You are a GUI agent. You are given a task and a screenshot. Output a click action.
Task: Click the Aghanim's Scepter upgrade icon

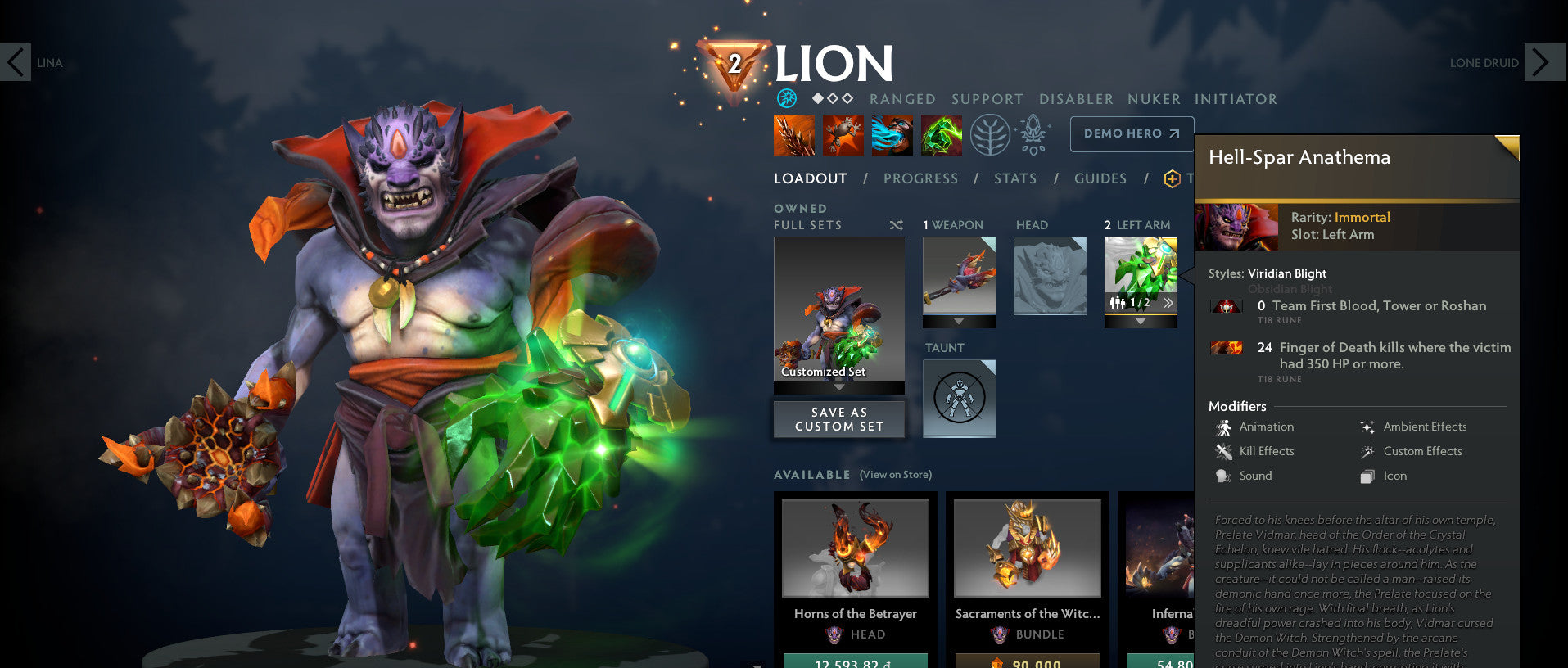coord(1033,133)
